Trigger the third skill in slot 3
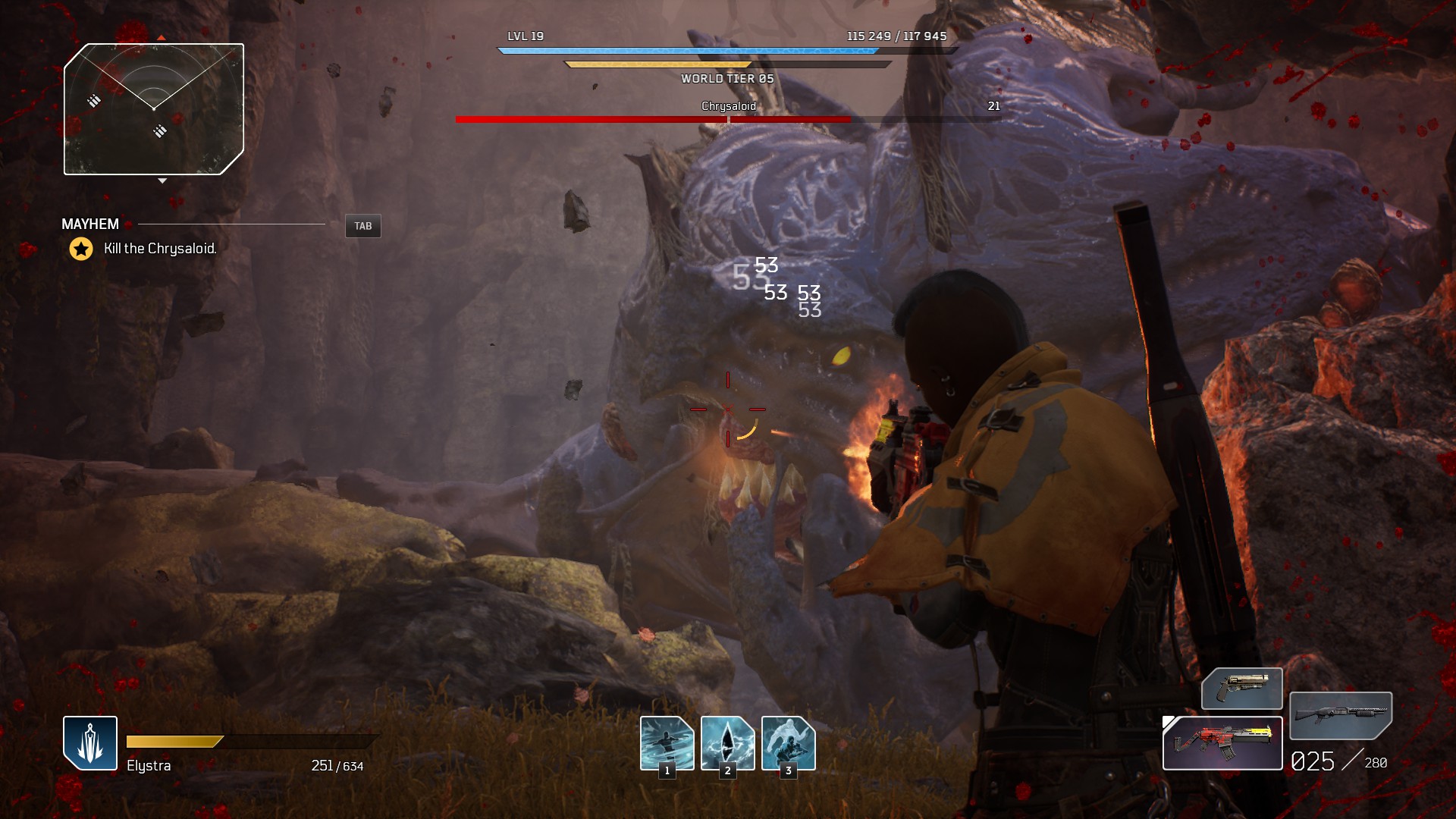 click(788, 742)
